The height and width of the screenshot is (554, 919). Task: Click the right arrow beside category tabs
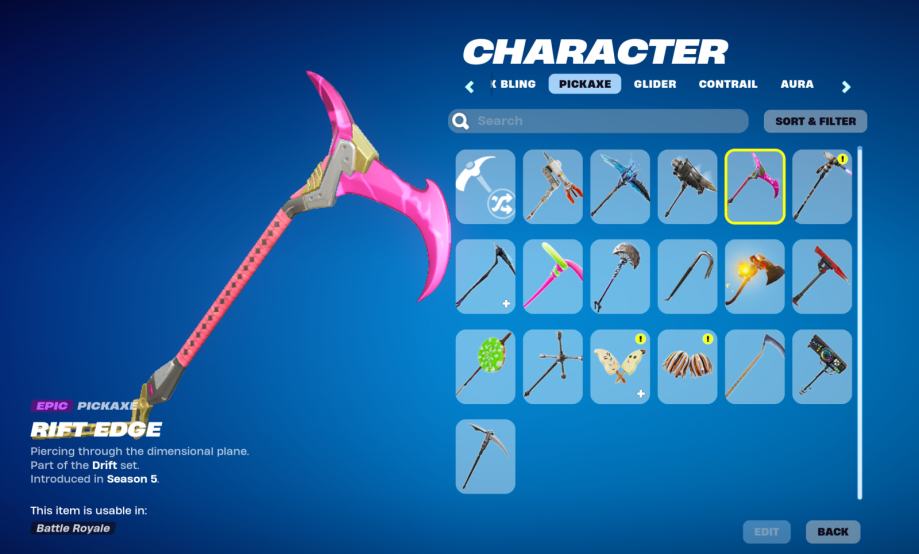[x=846, y=87]
